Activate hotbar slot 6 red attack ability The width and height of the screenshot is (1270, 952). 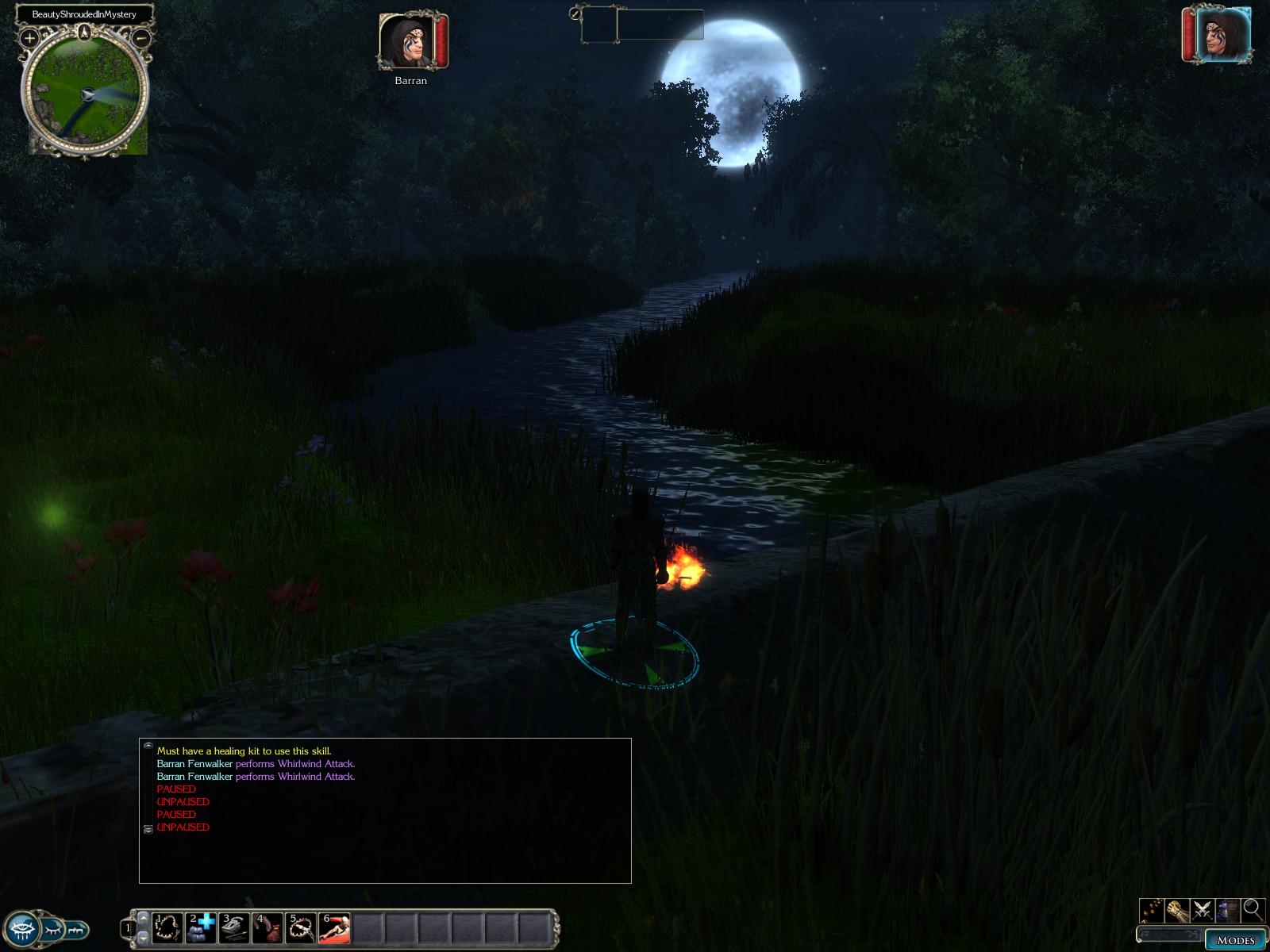334,928
